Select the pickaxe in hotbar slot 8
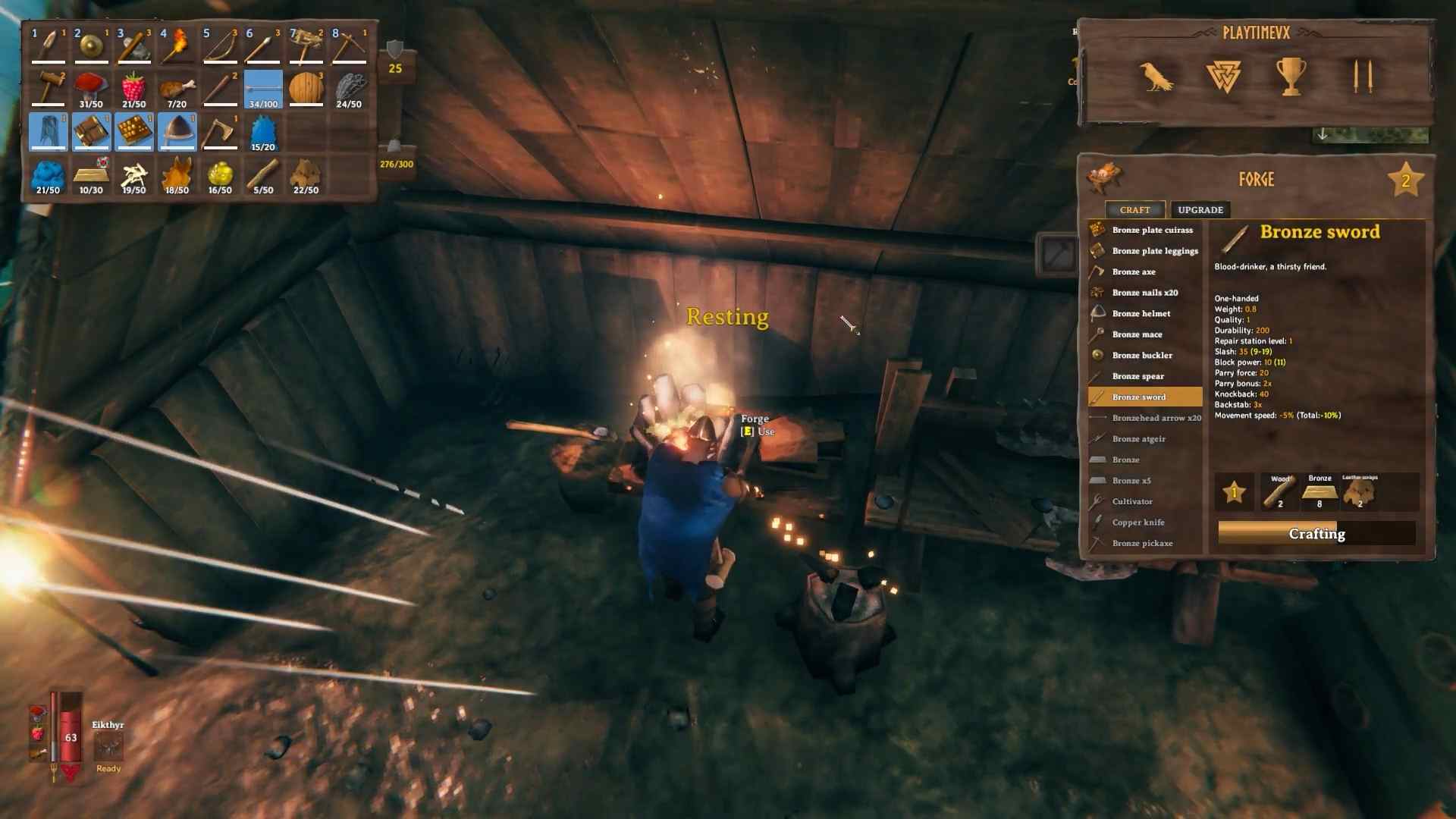 click(349, 44)
